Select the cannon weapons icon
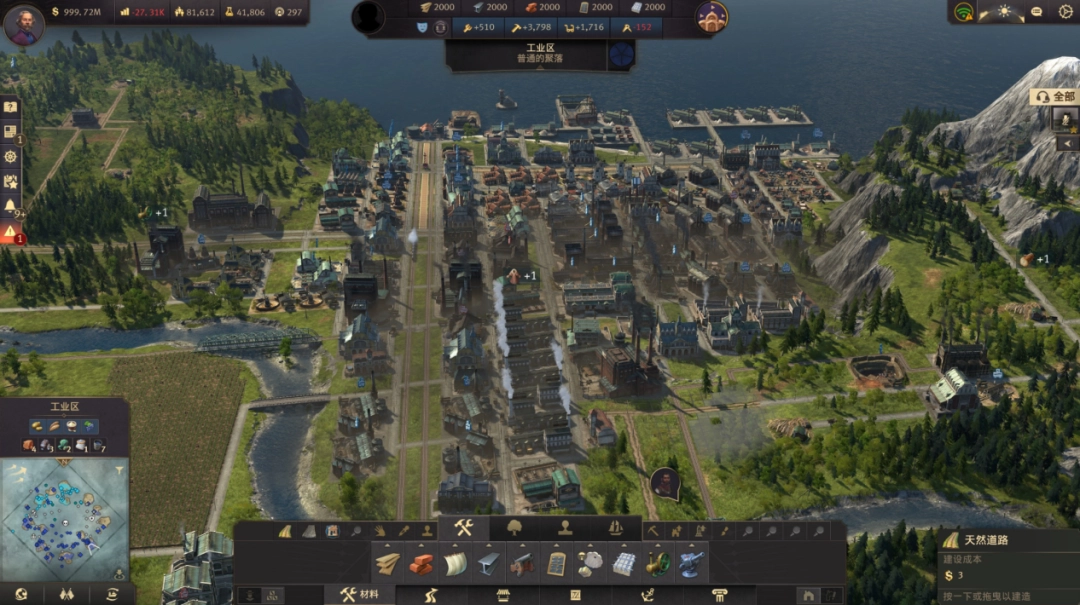Viewport: 1080px width, 605px height. (522, 564)
